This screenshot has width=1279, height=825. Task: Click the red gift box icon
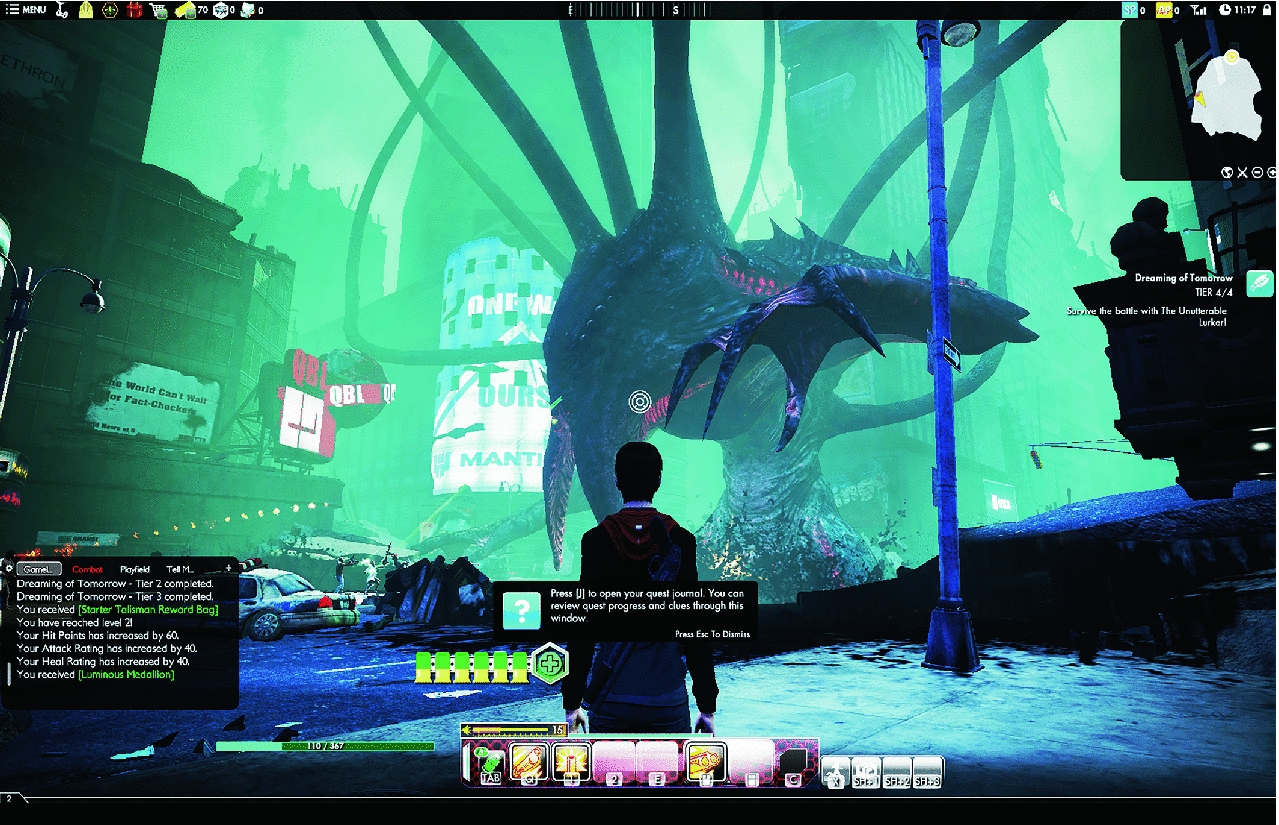pos(135,10)
